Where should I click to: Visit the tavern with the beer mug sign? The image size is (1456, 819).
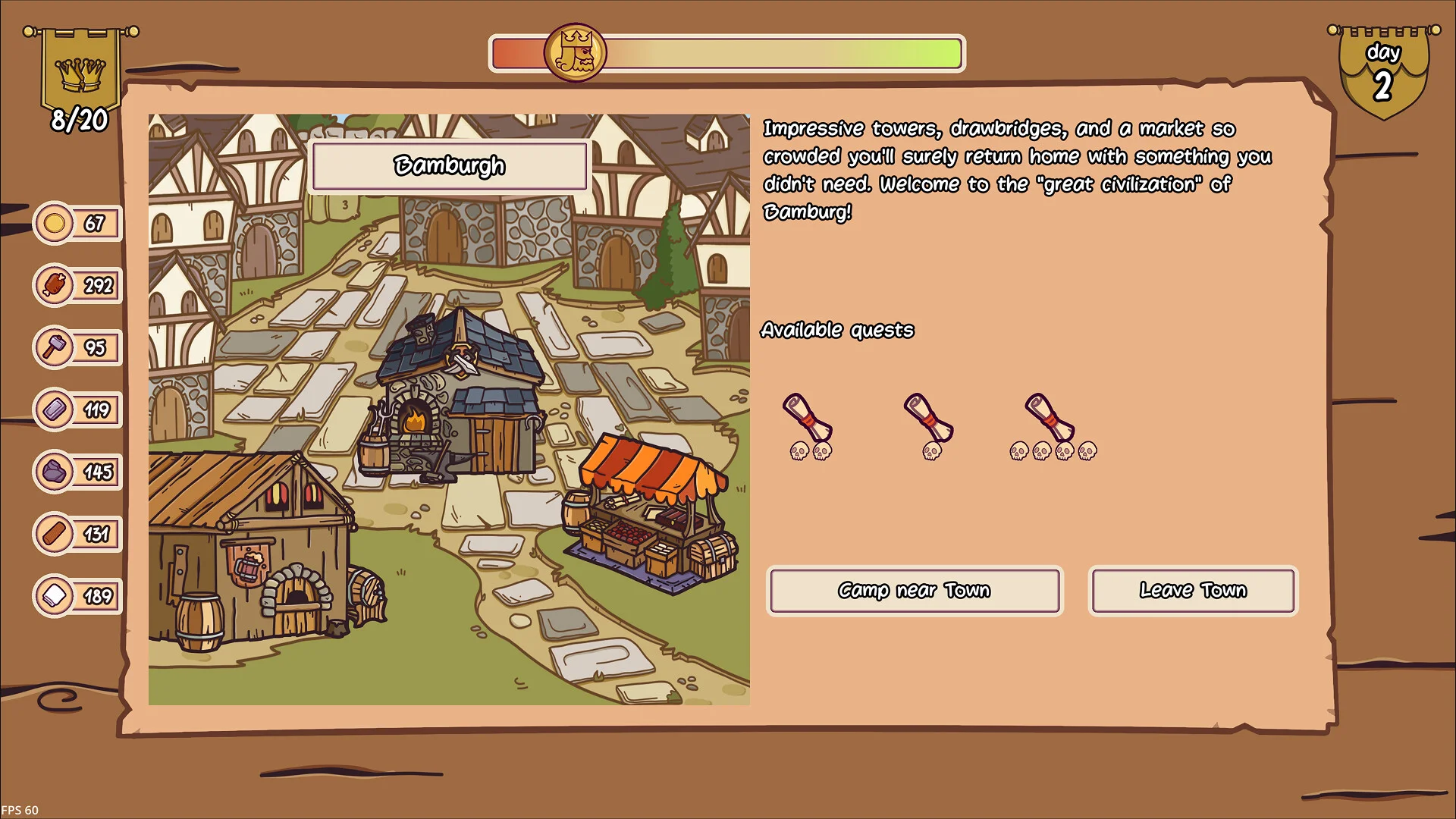click(x=250, y=548)
